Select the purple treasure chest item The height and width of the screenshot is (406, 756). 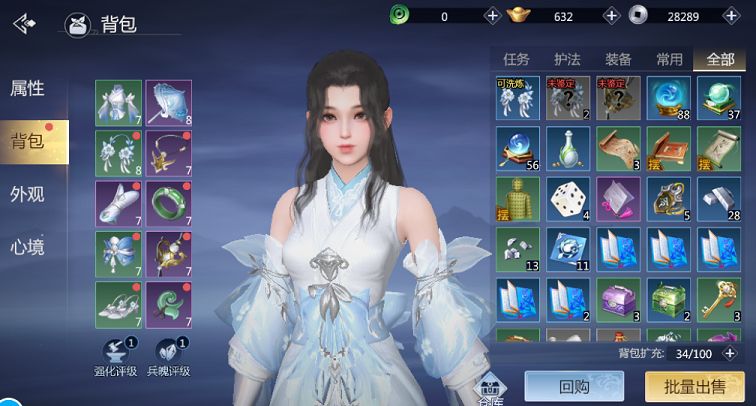click(x=619, y=299)
